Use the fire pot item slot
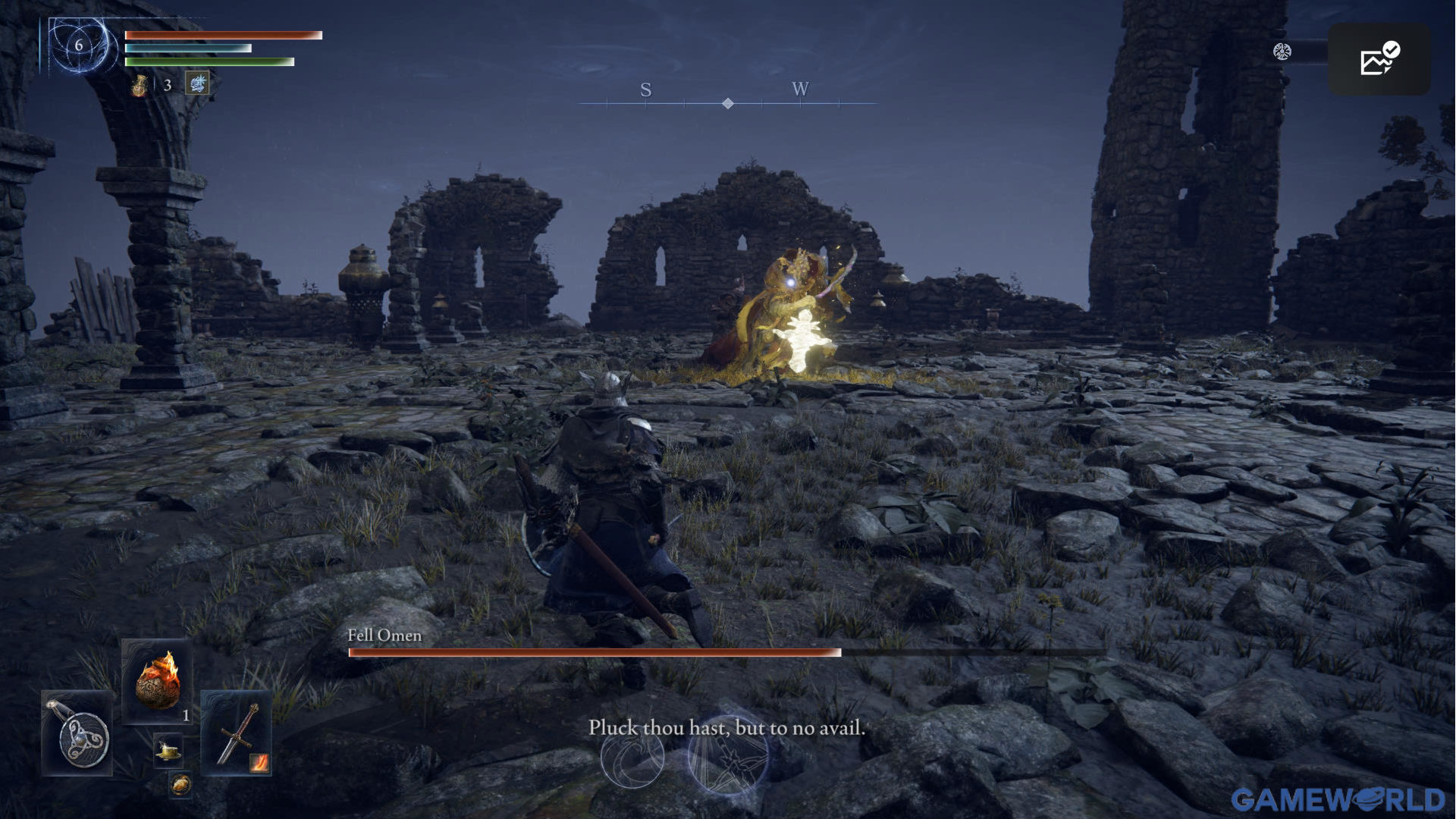This screenshot has height=819, width=1456. pos(157,682)
